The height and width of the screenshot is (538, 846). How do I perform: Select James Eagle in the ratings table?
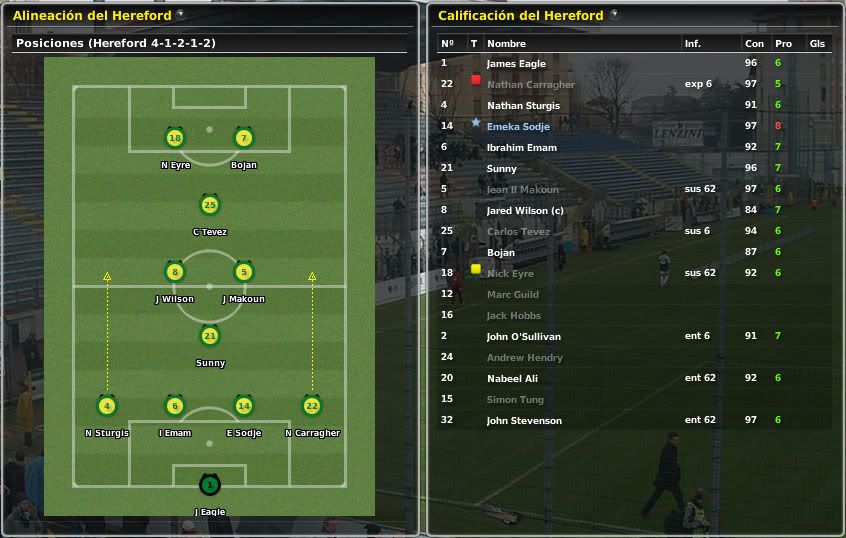tap(516, 63)
